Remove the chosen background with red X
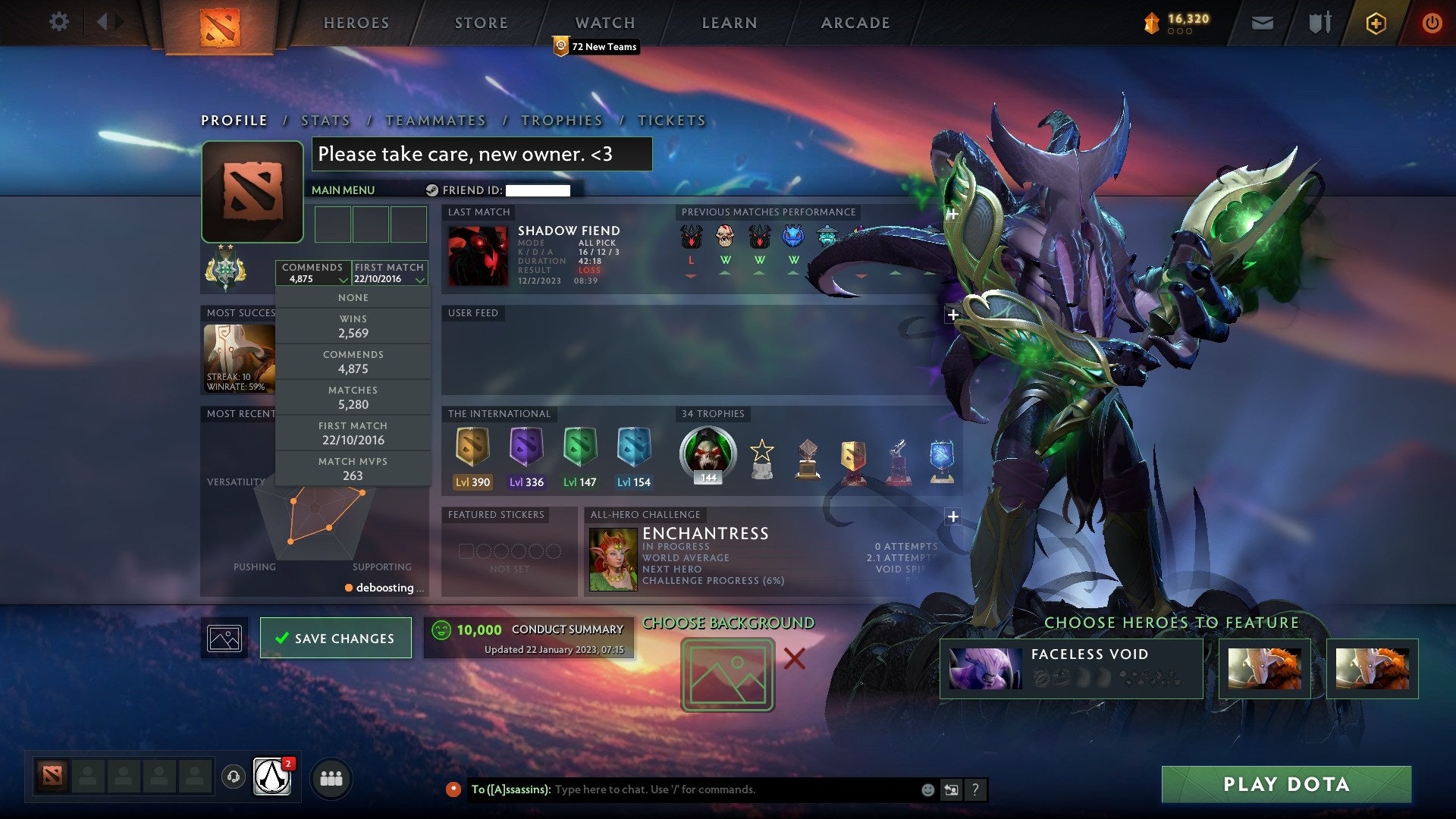 pyautogui.click(x=794, y=658)
